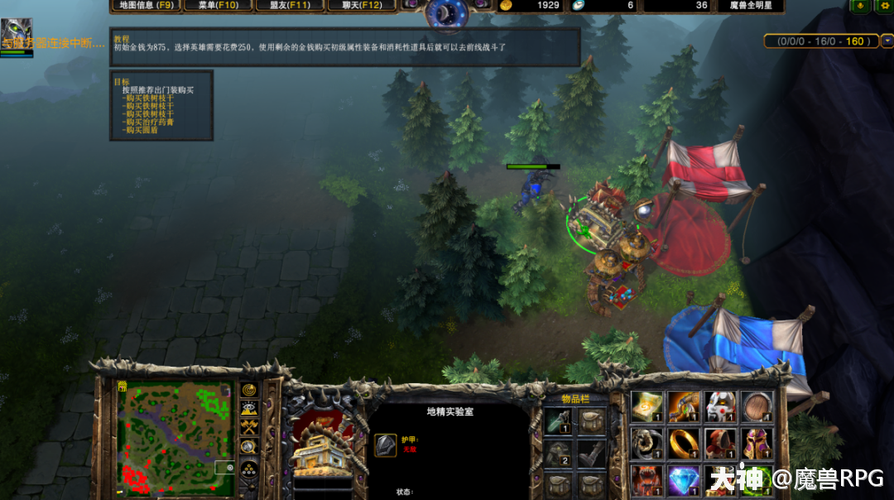Buy the white and red mask item
The width and height of the screenshot is (894, 500).
(721, 406)
